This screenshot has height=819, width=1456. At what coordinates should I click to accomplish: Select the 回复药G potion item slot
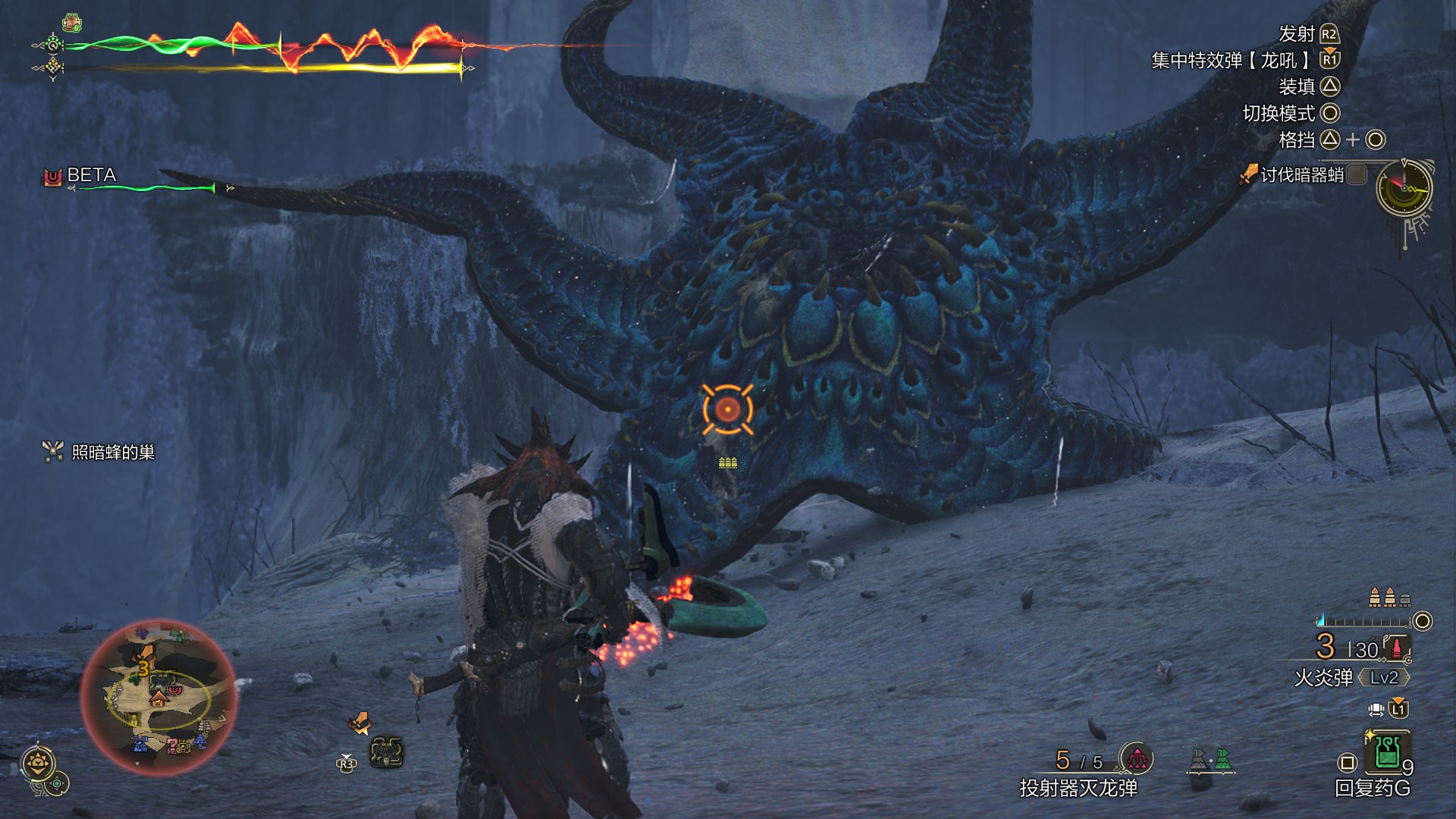coord(1386,752)
